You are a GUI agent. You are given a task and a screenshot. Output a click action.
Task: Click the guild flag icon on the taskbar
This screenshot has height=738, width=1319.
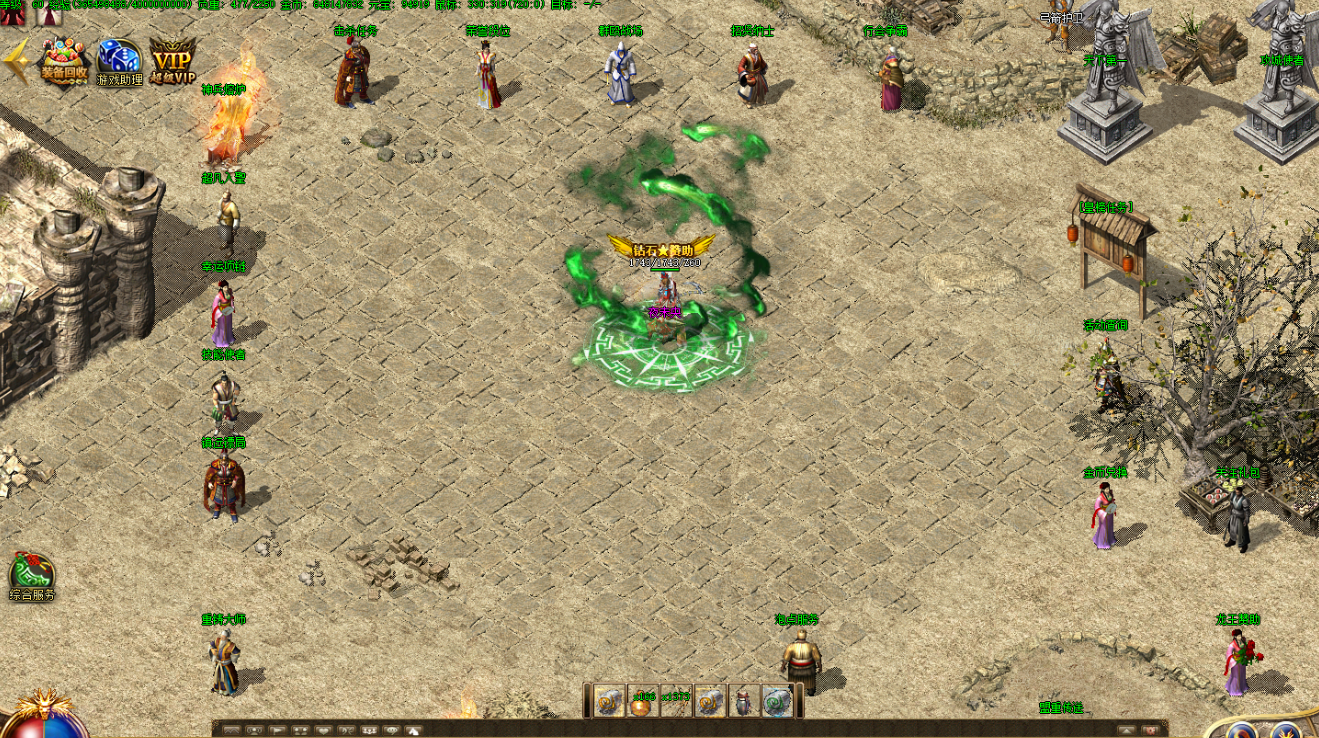click(x=277, y=730)
